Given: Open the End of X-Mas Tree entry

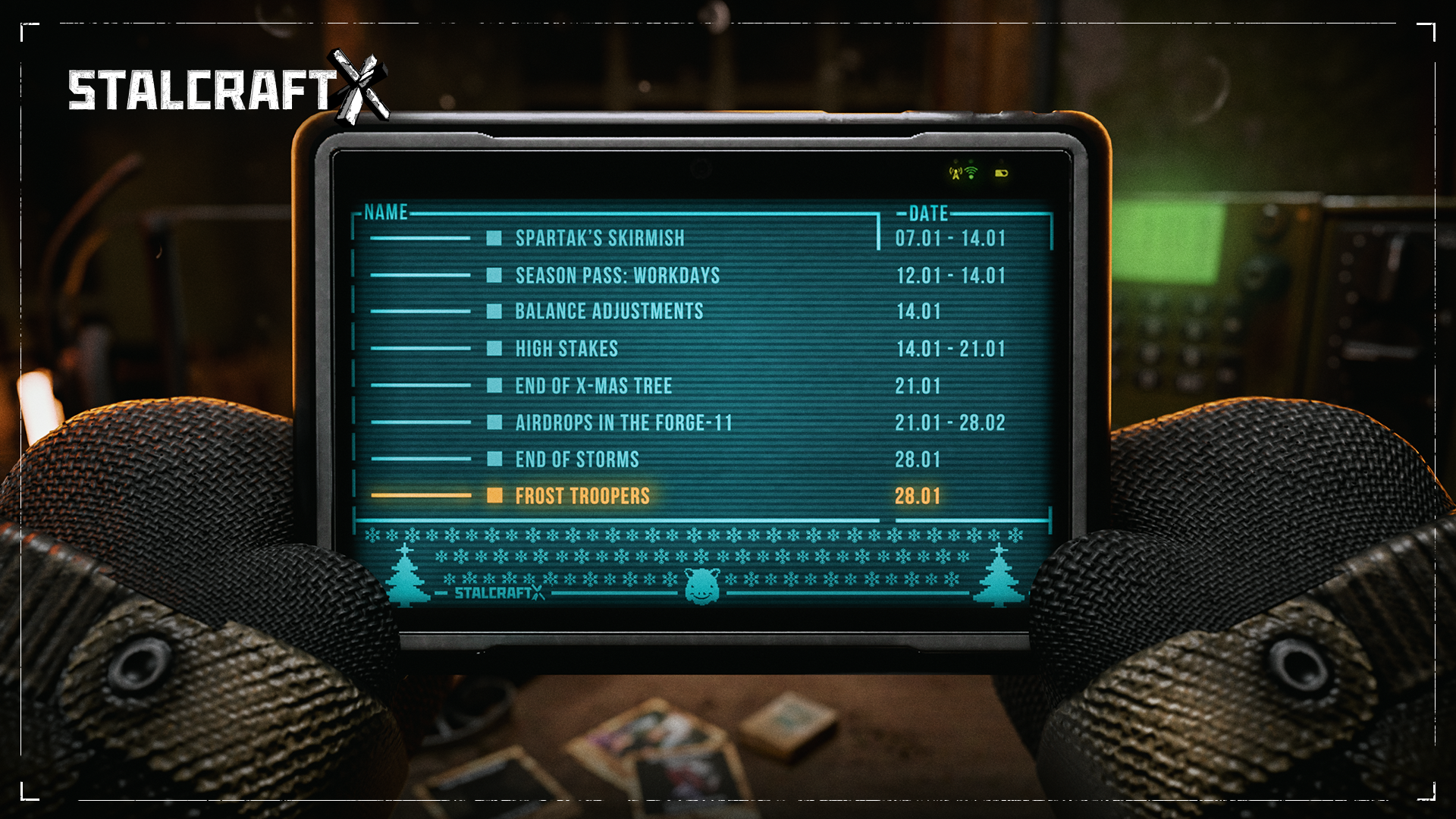Looking at the screenshot, I should 593,386.
